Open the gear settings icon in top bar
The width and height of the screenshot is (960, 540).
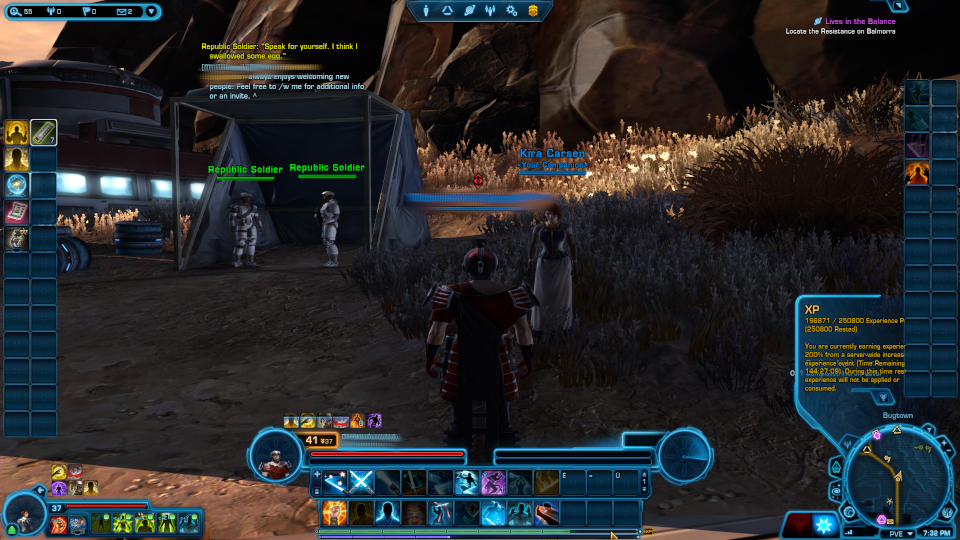[x=512, y=10]
